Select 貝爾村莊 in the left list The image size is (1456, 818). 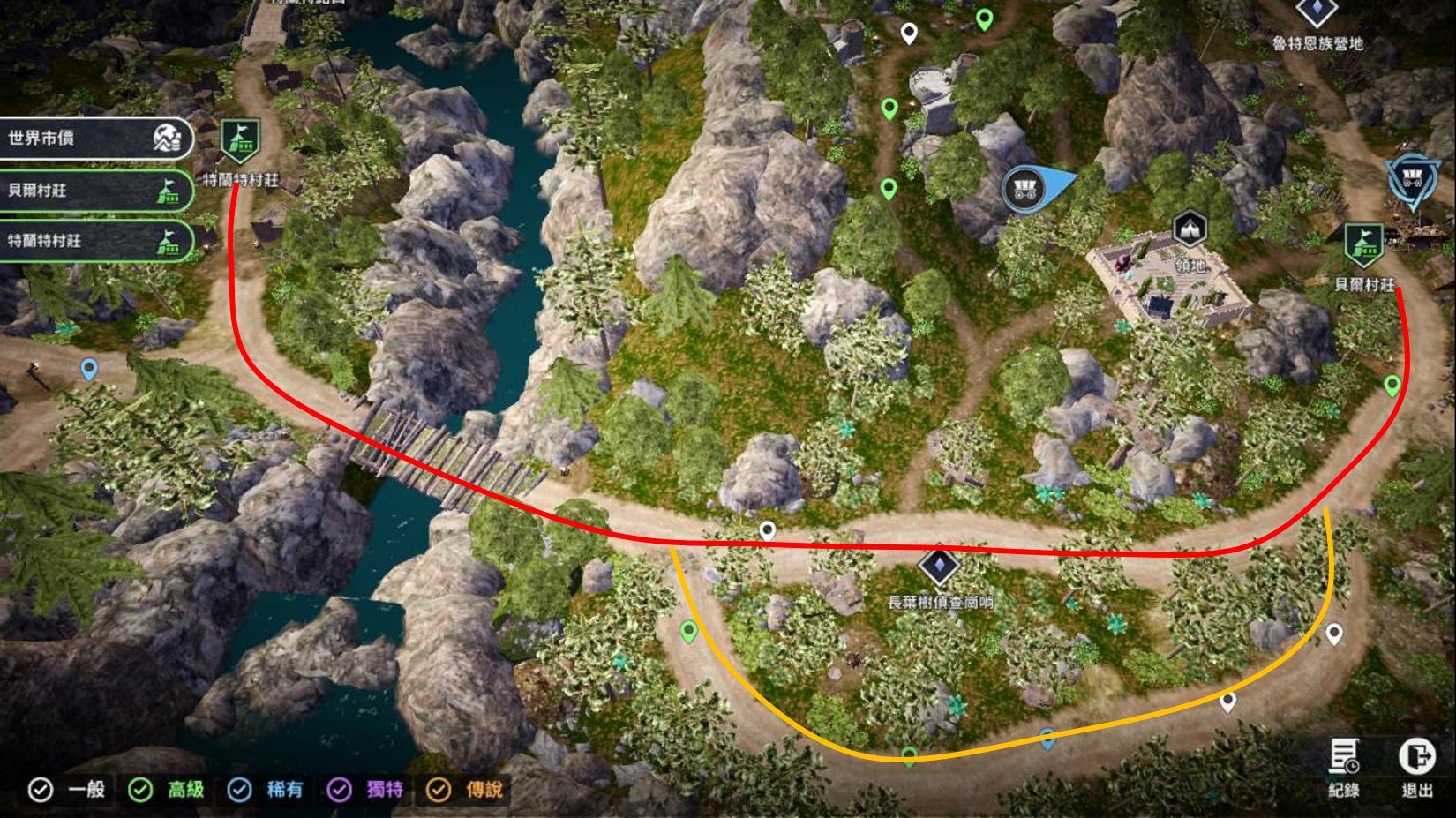95,190
